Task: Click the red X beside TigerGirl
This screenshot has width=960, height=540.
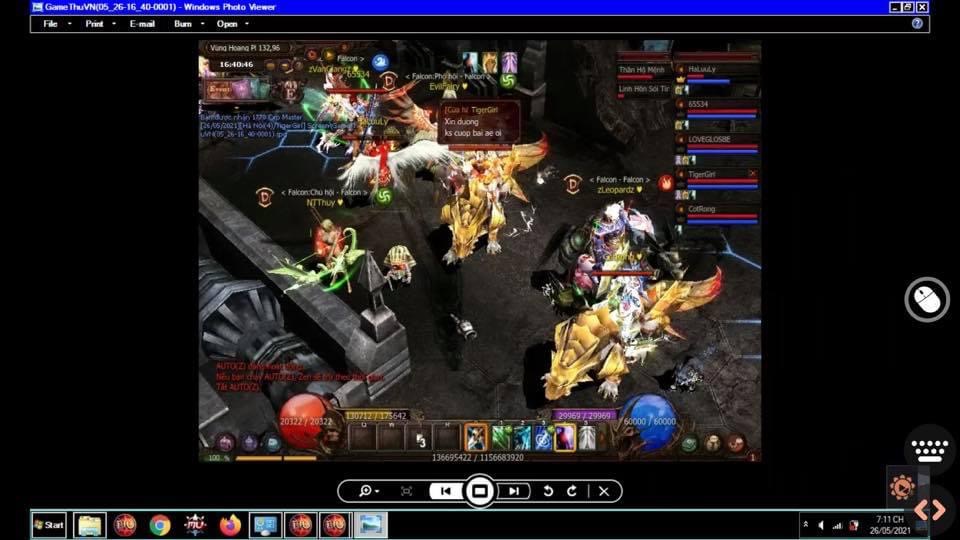Action: tap(753, 175)
